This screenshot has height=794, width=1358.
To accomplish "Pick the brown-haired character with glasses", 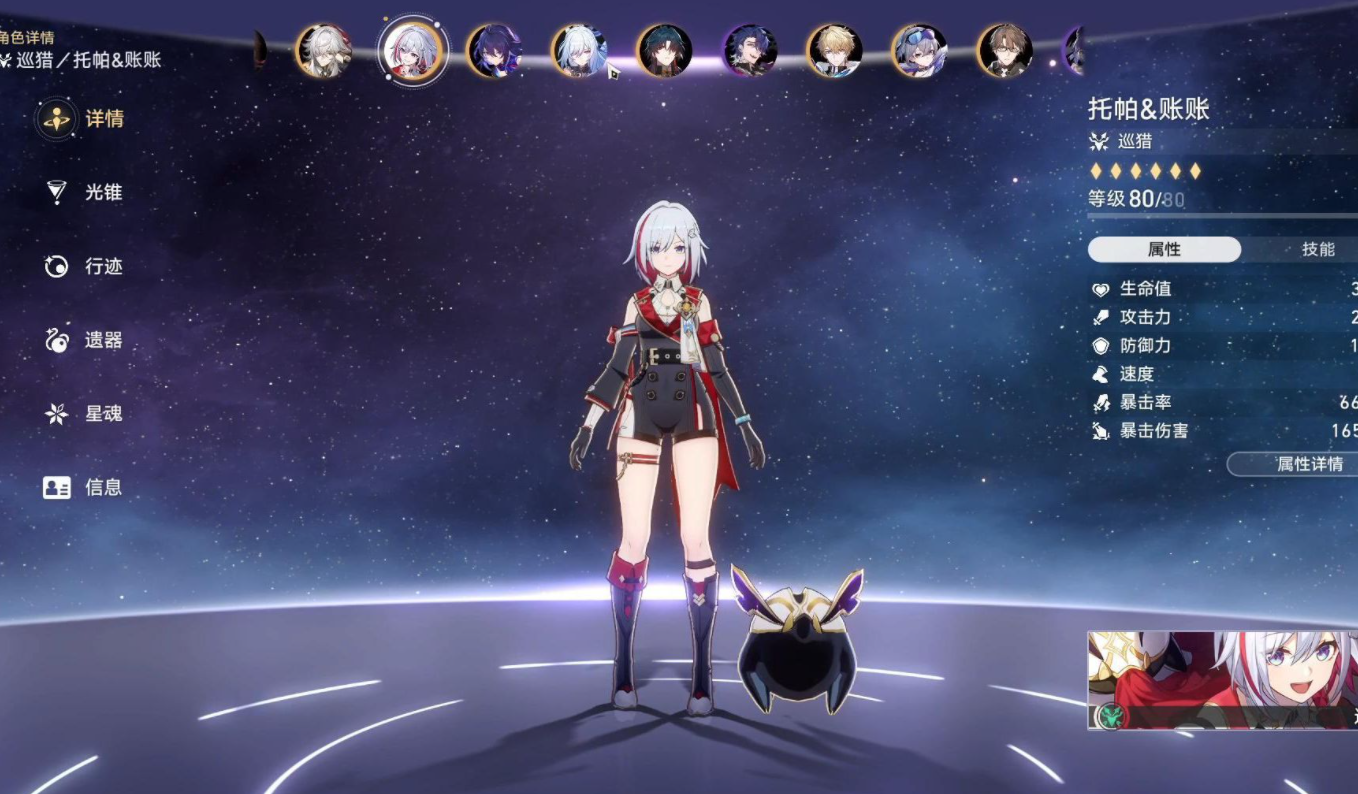I will click(1005, 51).
